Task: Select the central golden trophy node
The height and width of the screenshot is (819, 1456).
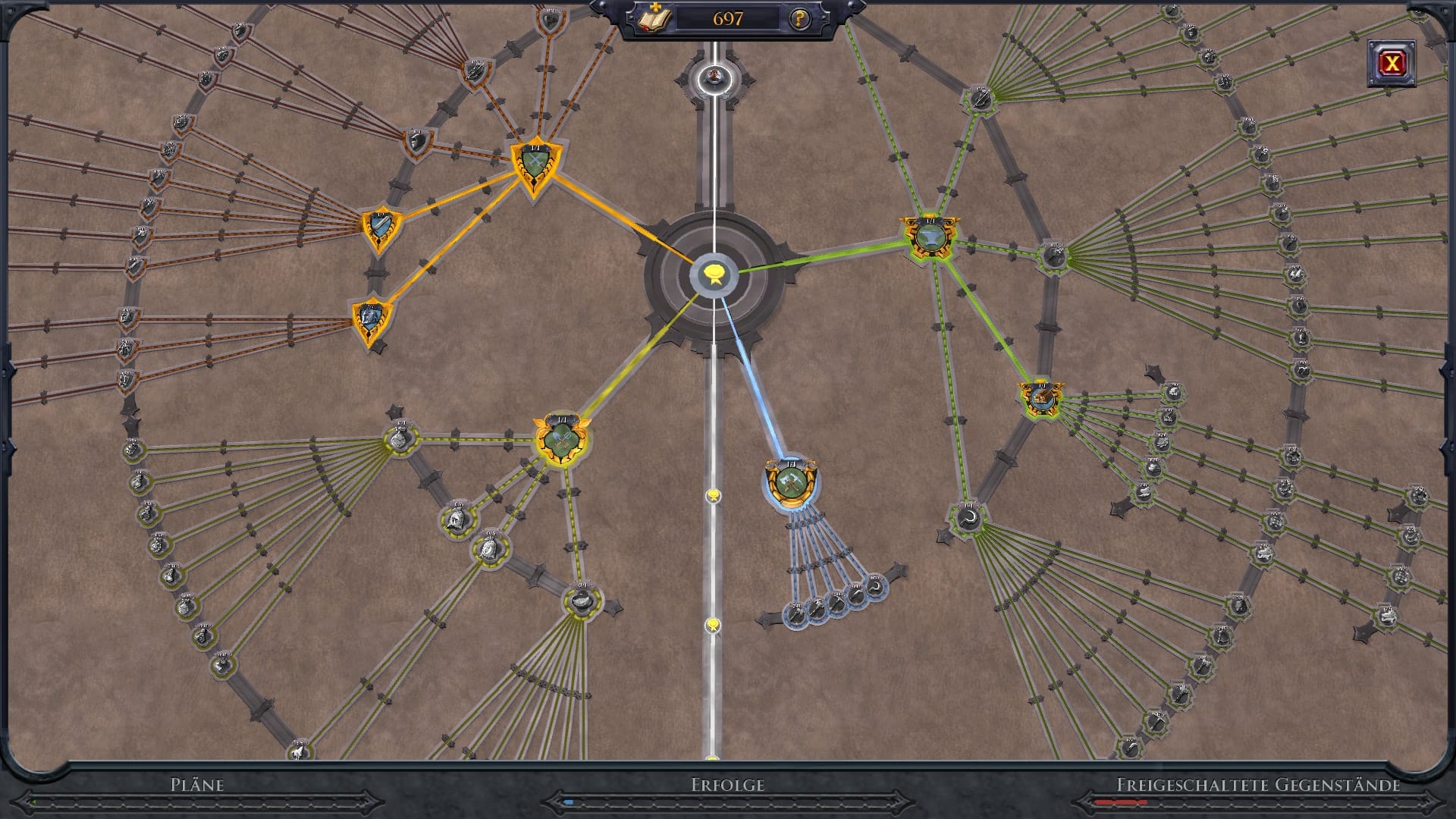Action: tap(714, 274)
